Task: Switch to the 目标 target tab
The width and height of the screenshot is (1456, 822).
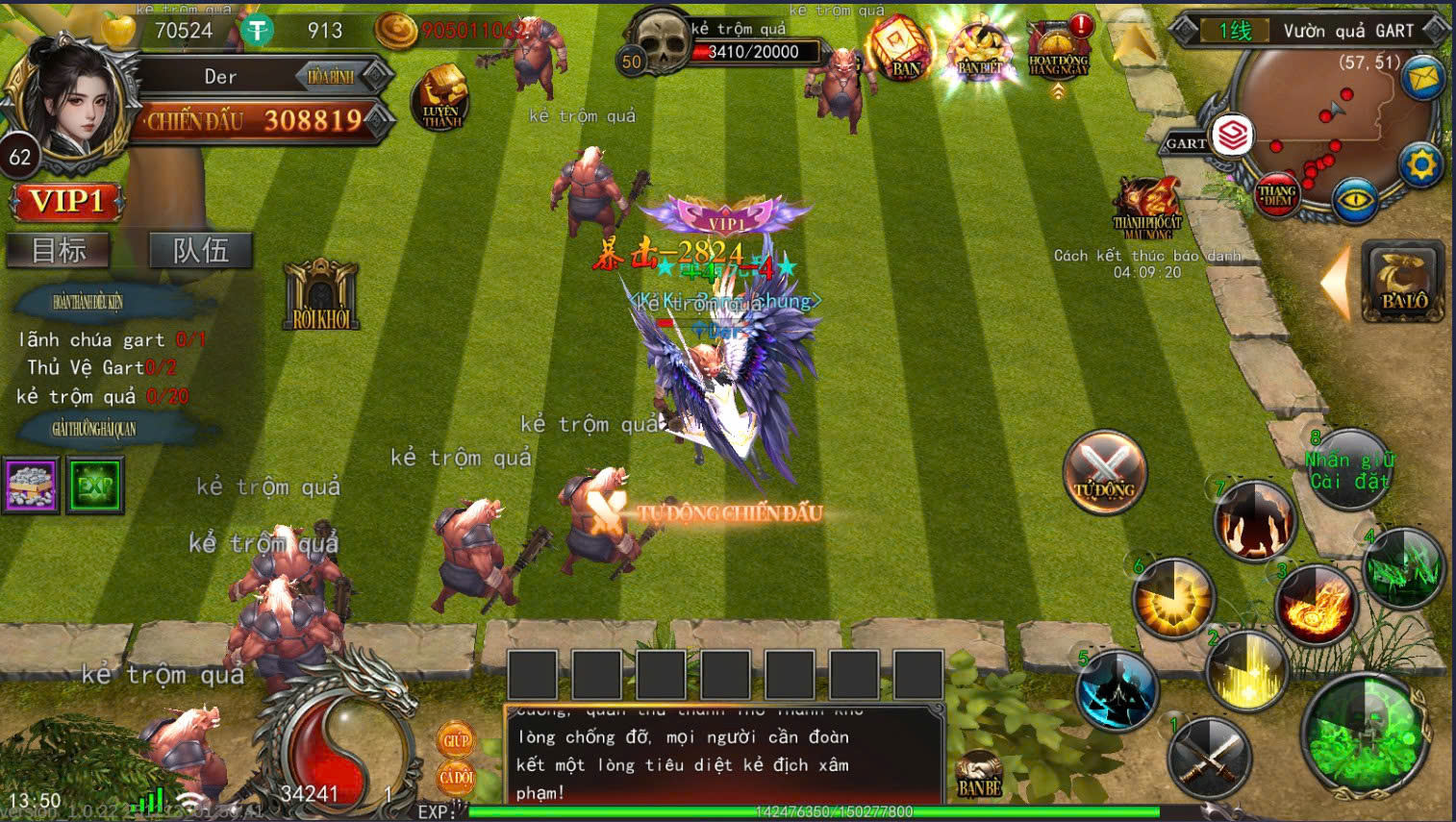Action: coord(59,251)
